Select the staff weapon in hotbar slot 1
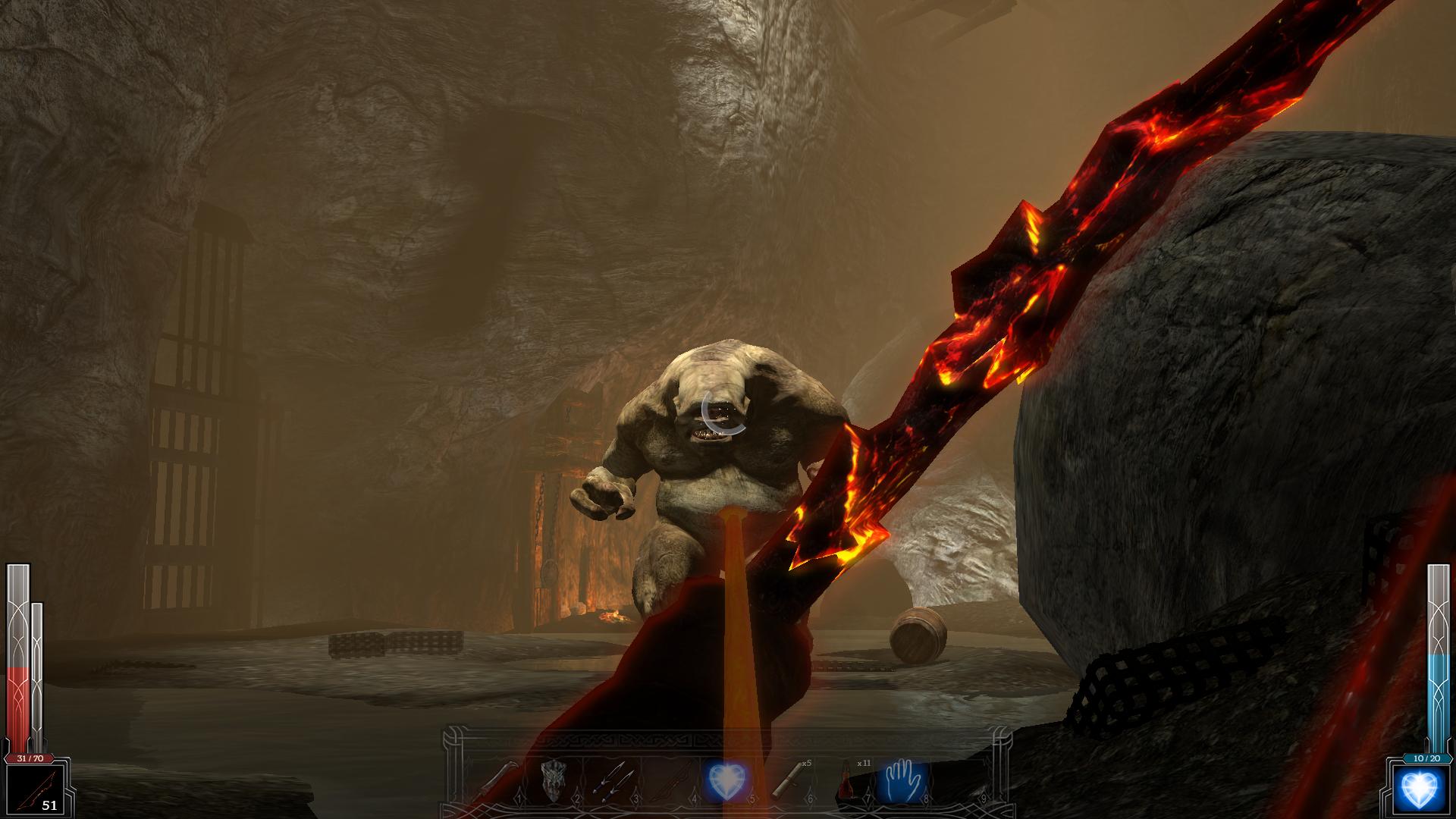1456x819 pixels. tap(503, 779)
